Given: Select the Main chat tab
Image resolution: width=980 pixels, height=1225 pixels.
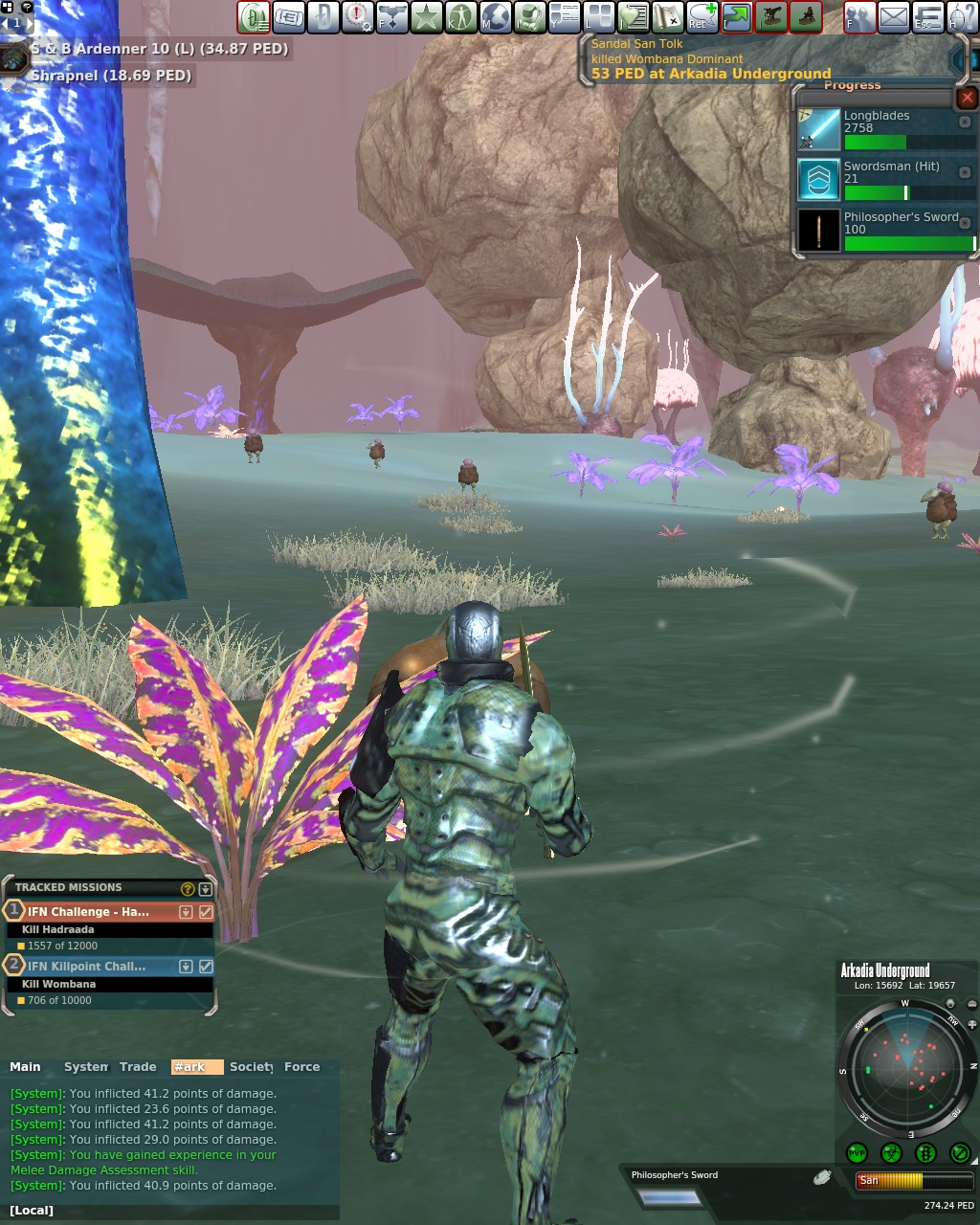Looking at the screenshot, I should [26, 1067].
